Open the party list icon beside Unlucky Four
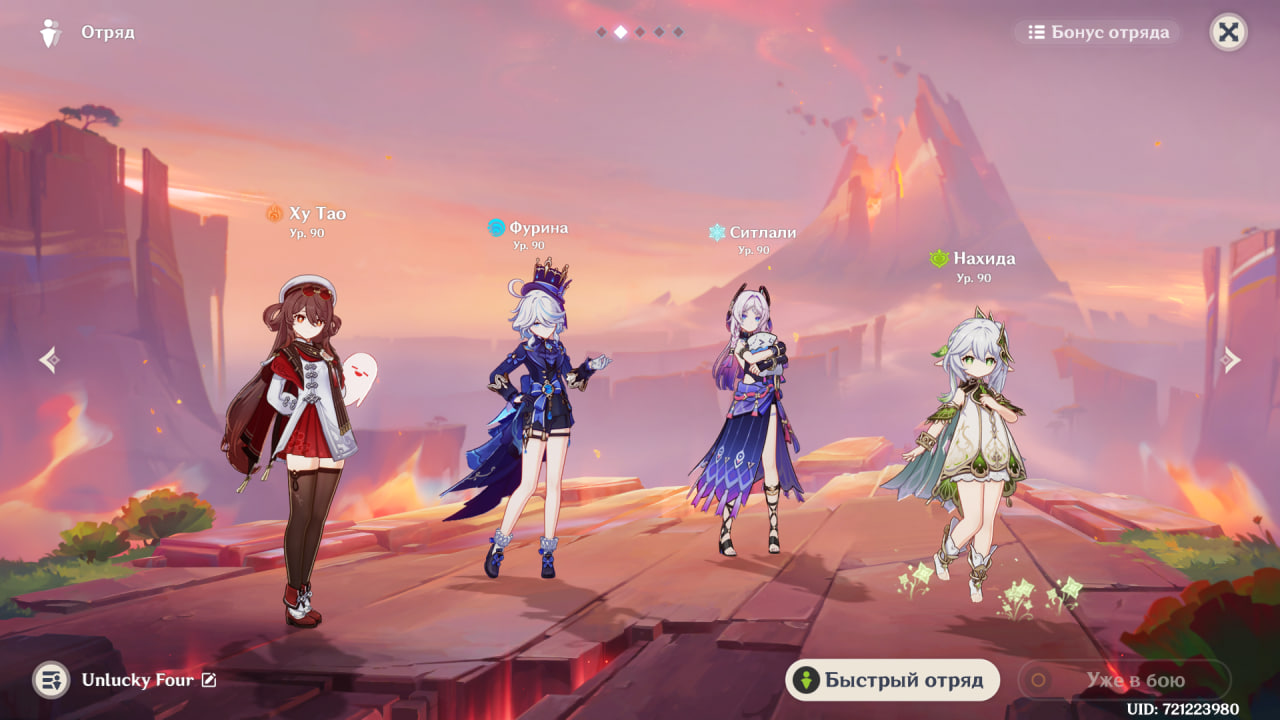The width and height of the screenshot is (1280, 720). [x=51, y=680]
